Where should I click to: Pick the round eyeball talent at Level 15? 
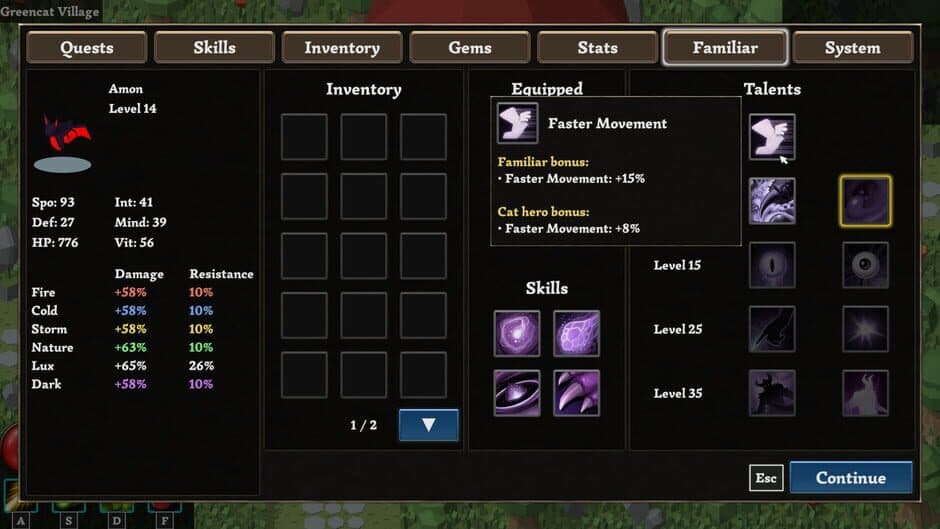pos(866,265)
